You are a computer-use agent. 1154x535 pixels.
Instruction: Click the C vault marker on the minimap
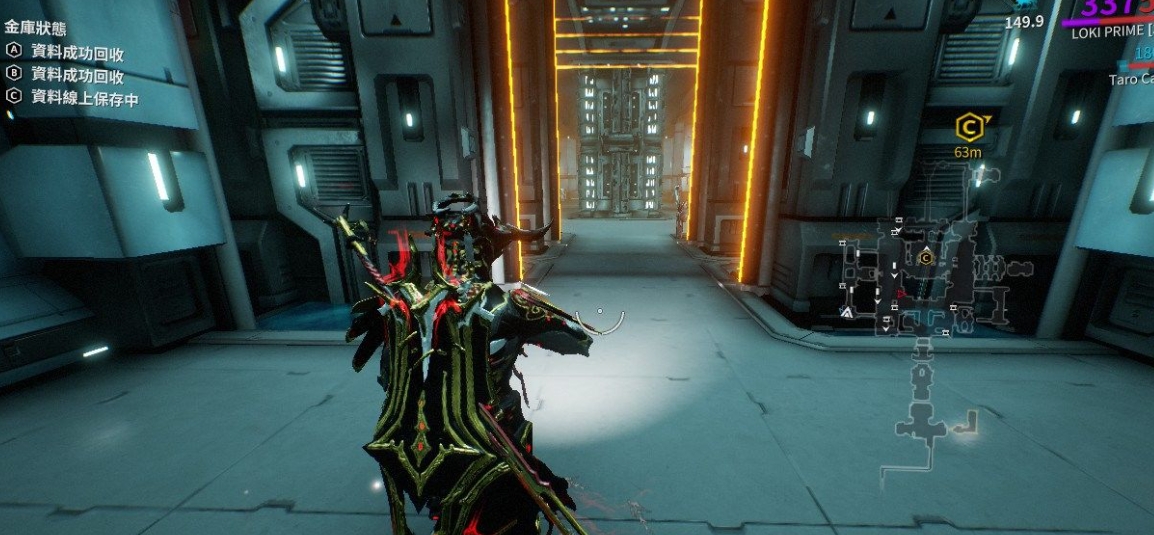pyautogui.click(x=926, y=258)
